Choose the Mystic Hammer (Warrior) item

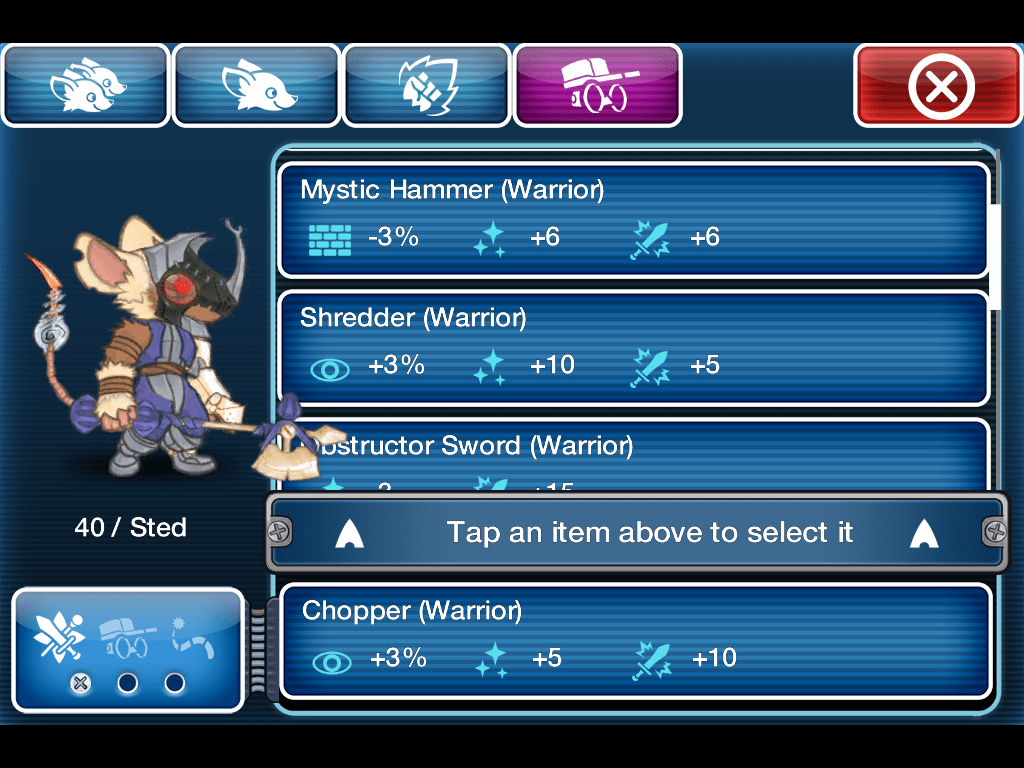pos(632,219)
